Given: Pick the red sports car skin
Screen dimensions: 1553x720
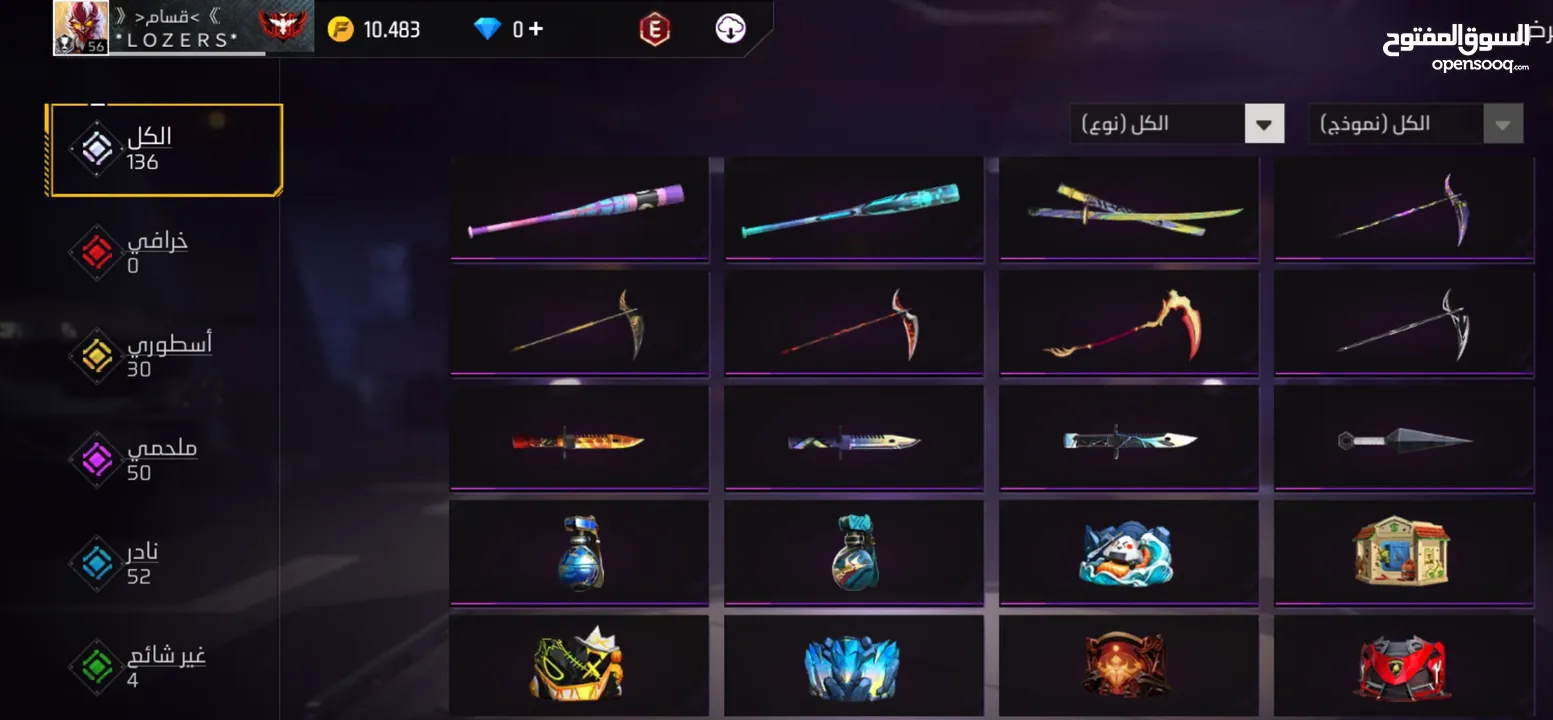Looking at the screenshot, I should pos(1403,666).
